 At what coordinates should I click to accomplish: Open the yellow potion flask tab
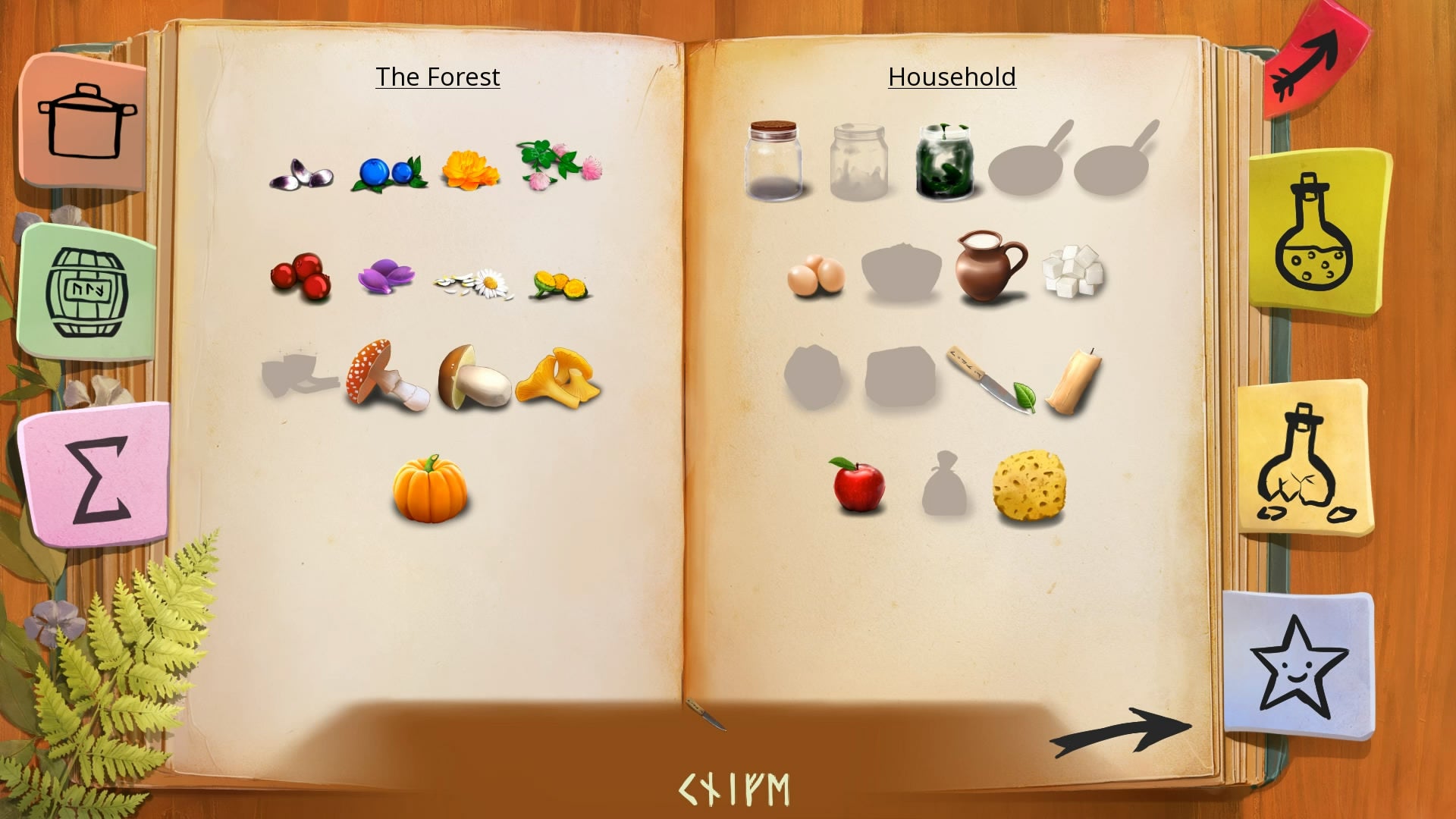click(x=1317, y=231)
